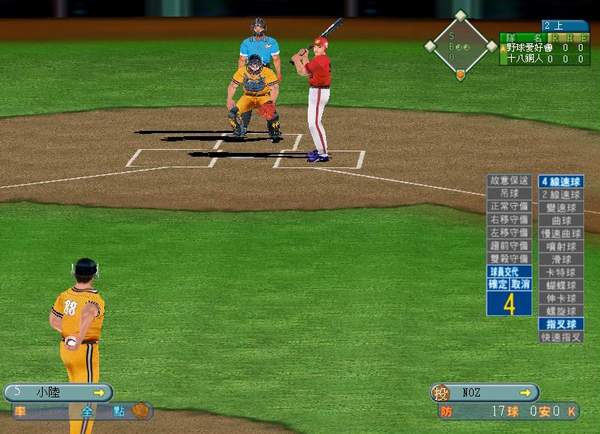Select the 指叉球 forkball pitch
Viewport: 600px width, 434px height.
tap(561, 324)
